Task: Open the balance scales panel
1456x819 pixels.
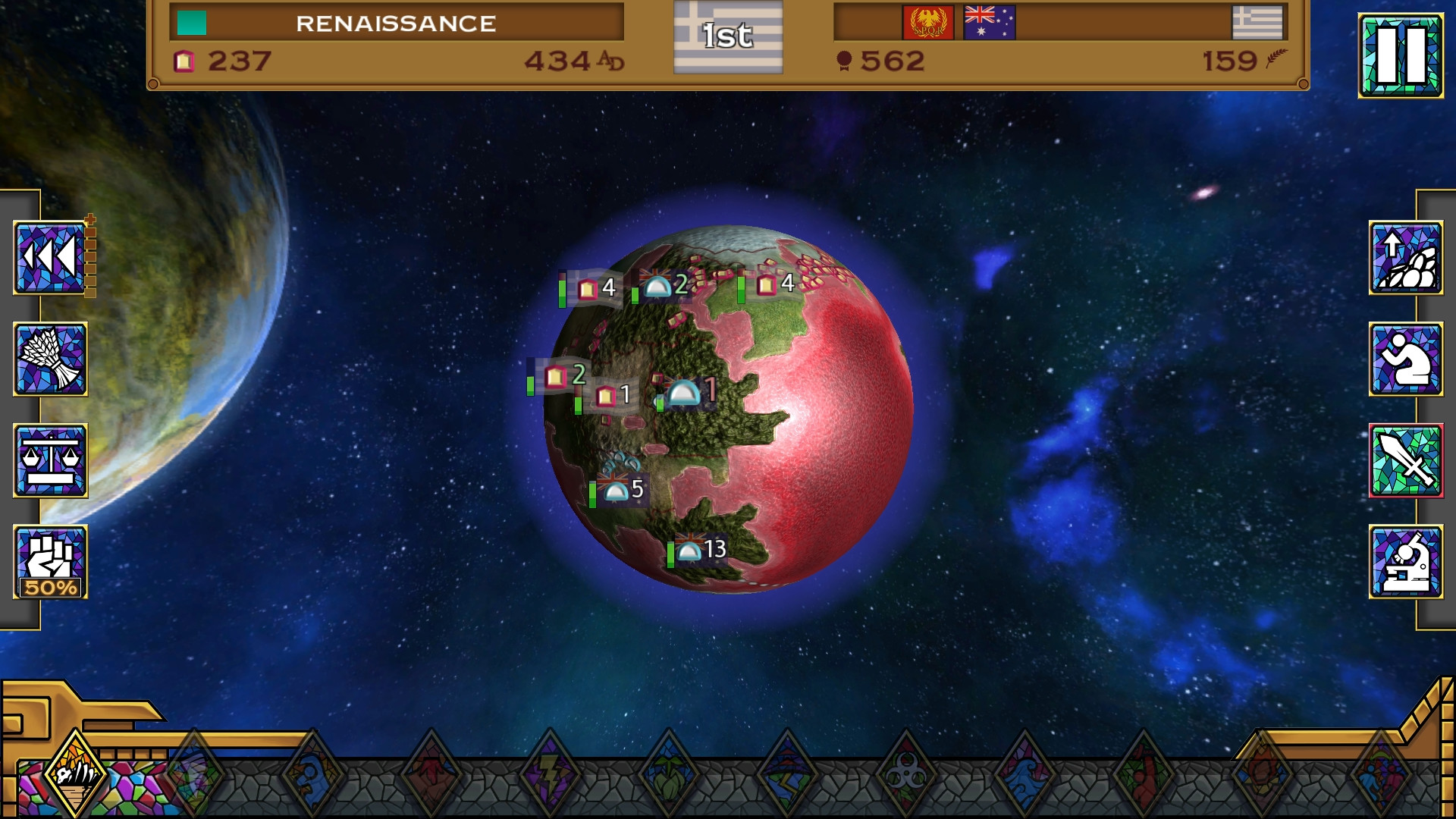Action: [50, 460]
